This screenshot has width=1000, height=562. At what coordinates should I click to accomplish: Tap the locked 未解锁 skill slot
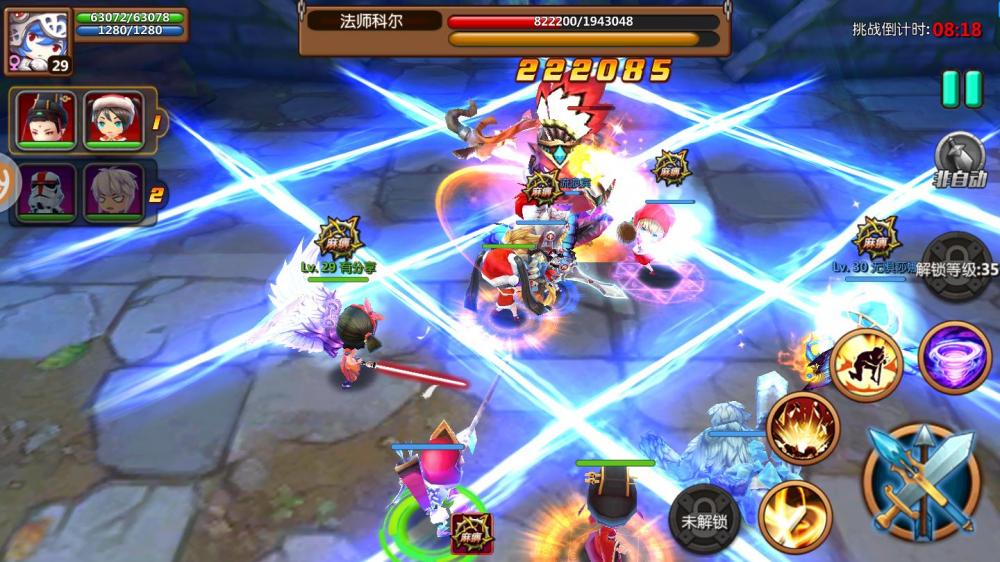pyautogui.click(x=705, y=518)
